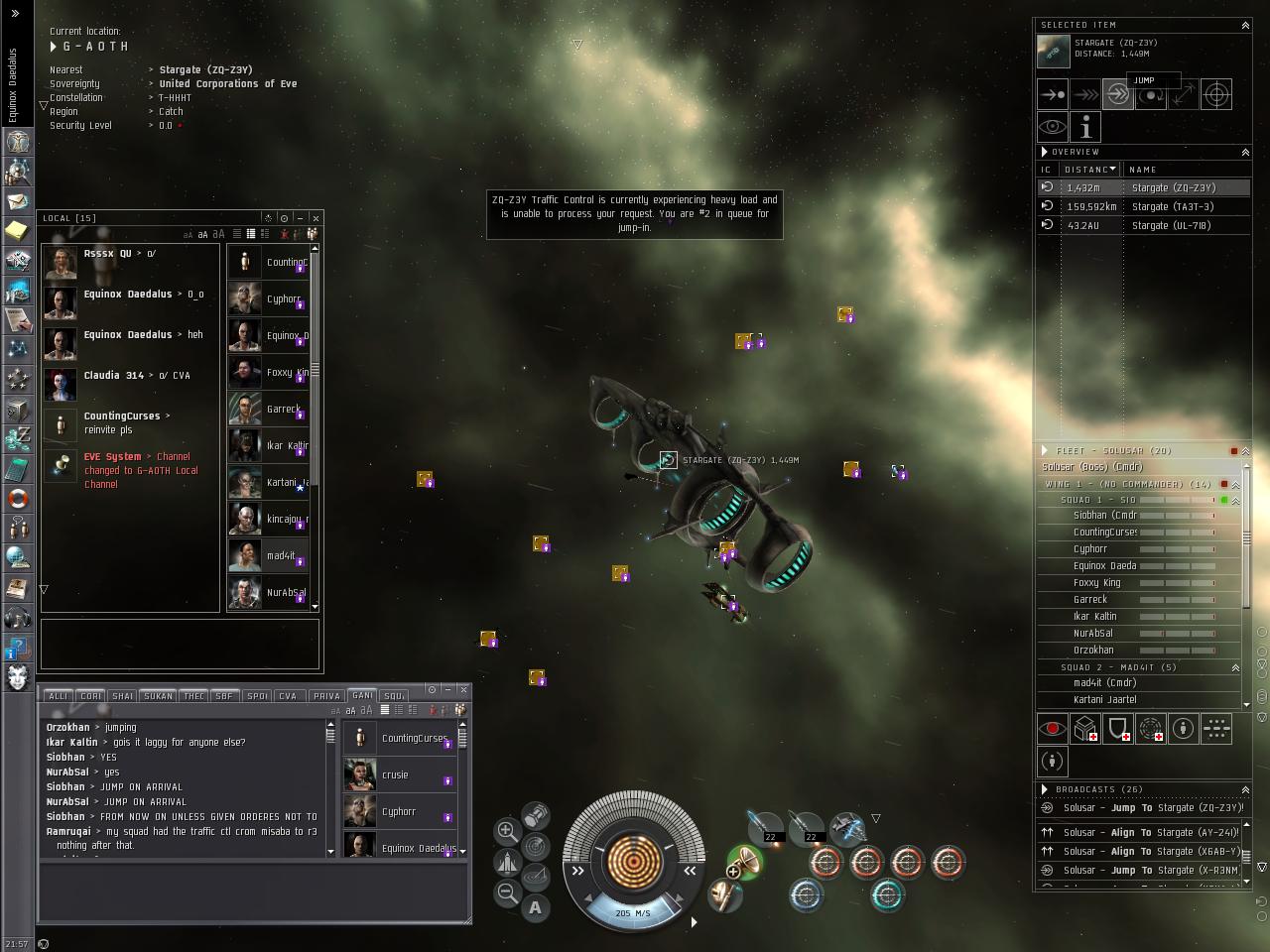Click the Jump To Stargate (ZQ-Z3Y) broadcast
Image resolution: width=1270 pixels, height=952 pixels.
(1141, 808)
